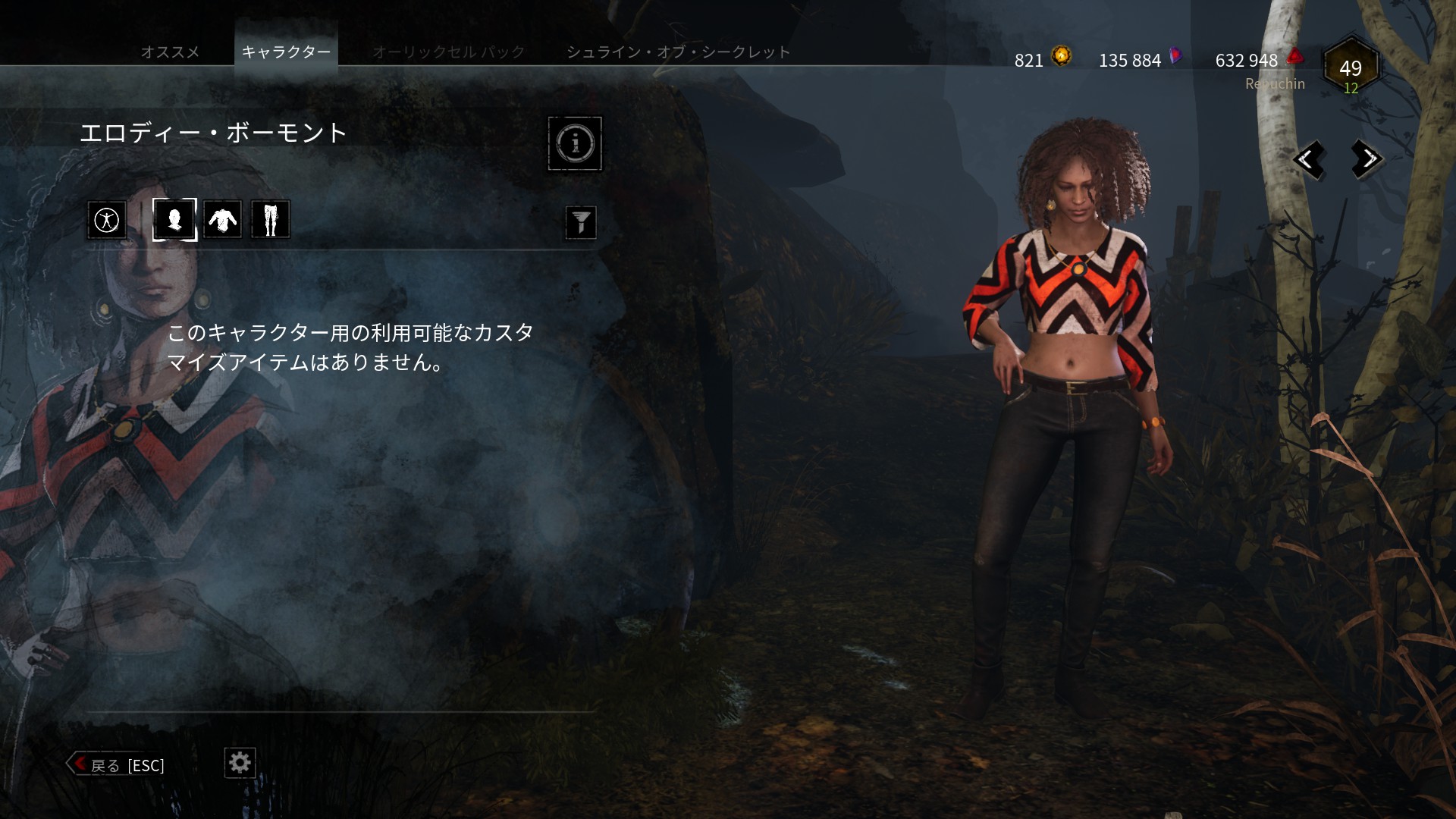Image resolution: width=1456 pixels, height=819 pixels.
Task: Switch to the オススメ tab
Action: 171,52
